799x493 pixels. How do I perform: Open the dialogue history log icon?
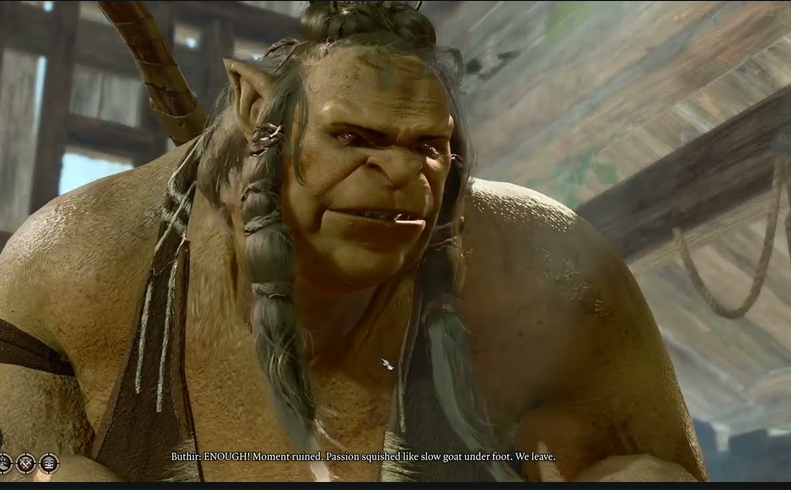coord(49,463)
